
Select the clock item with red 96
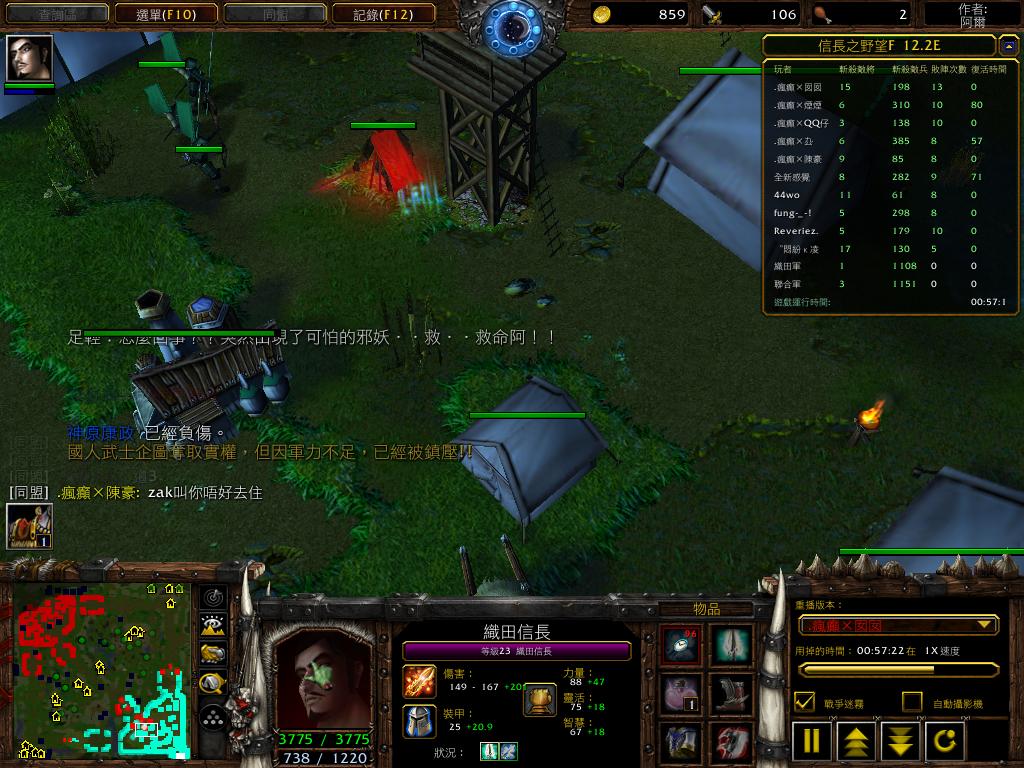(681, 645)
